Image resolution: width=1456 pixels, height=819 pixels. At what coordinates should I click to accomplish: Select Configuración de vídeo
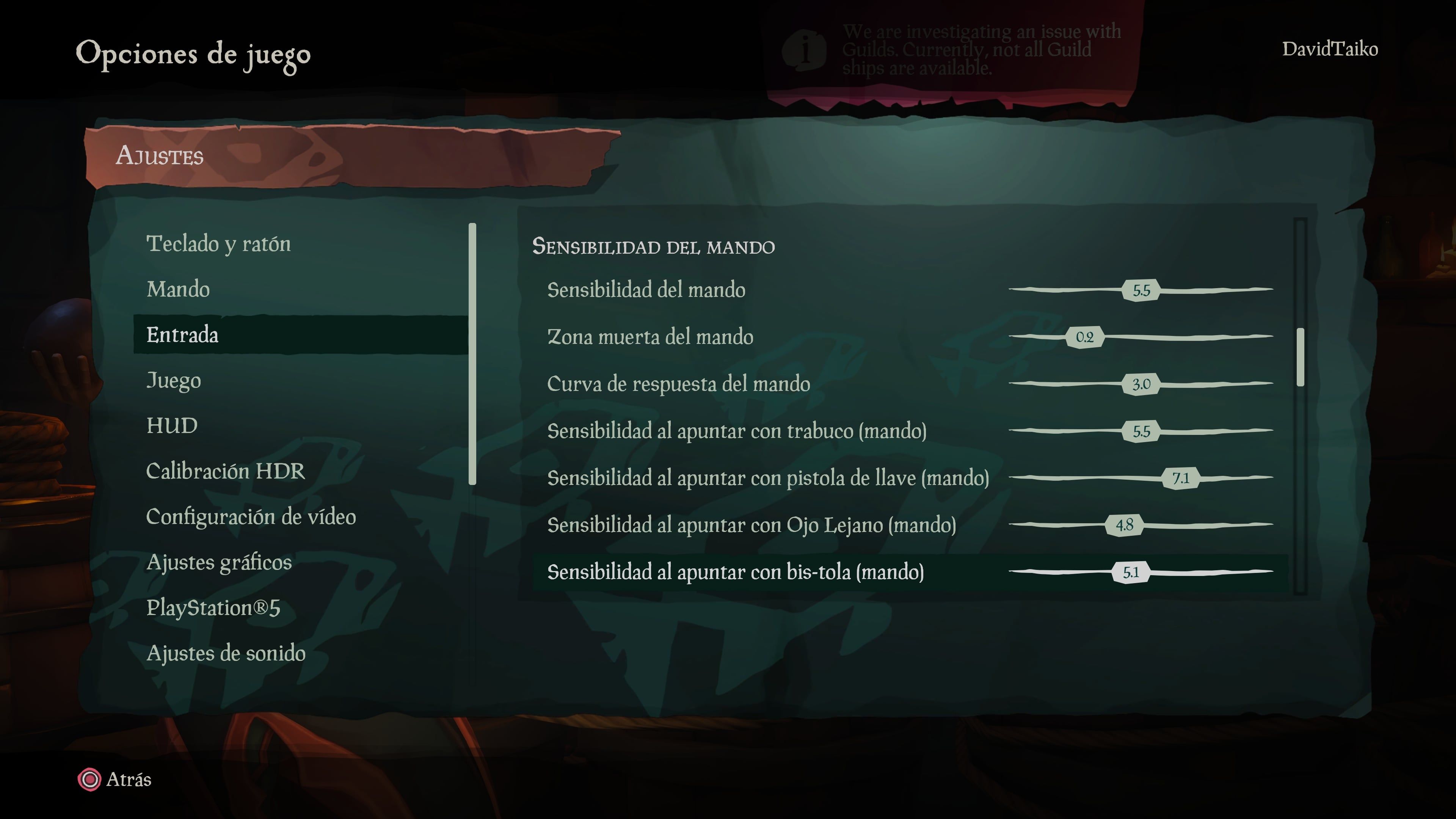tap(251, 516)
